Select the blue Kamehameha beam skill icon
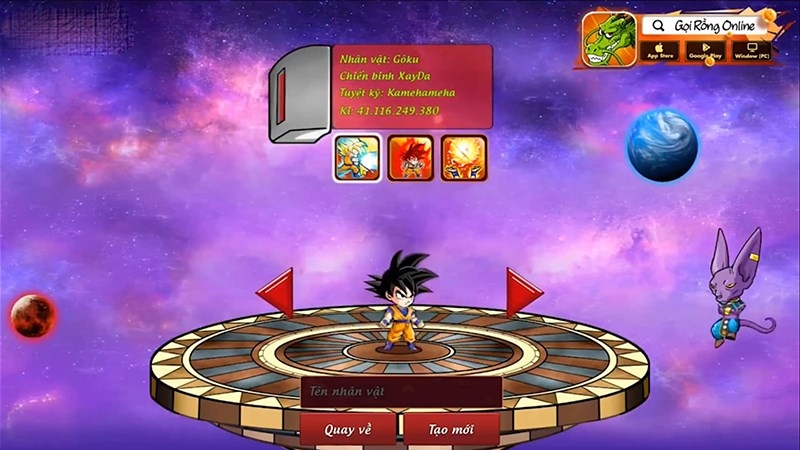800x450 pixels. pos(357,158)
